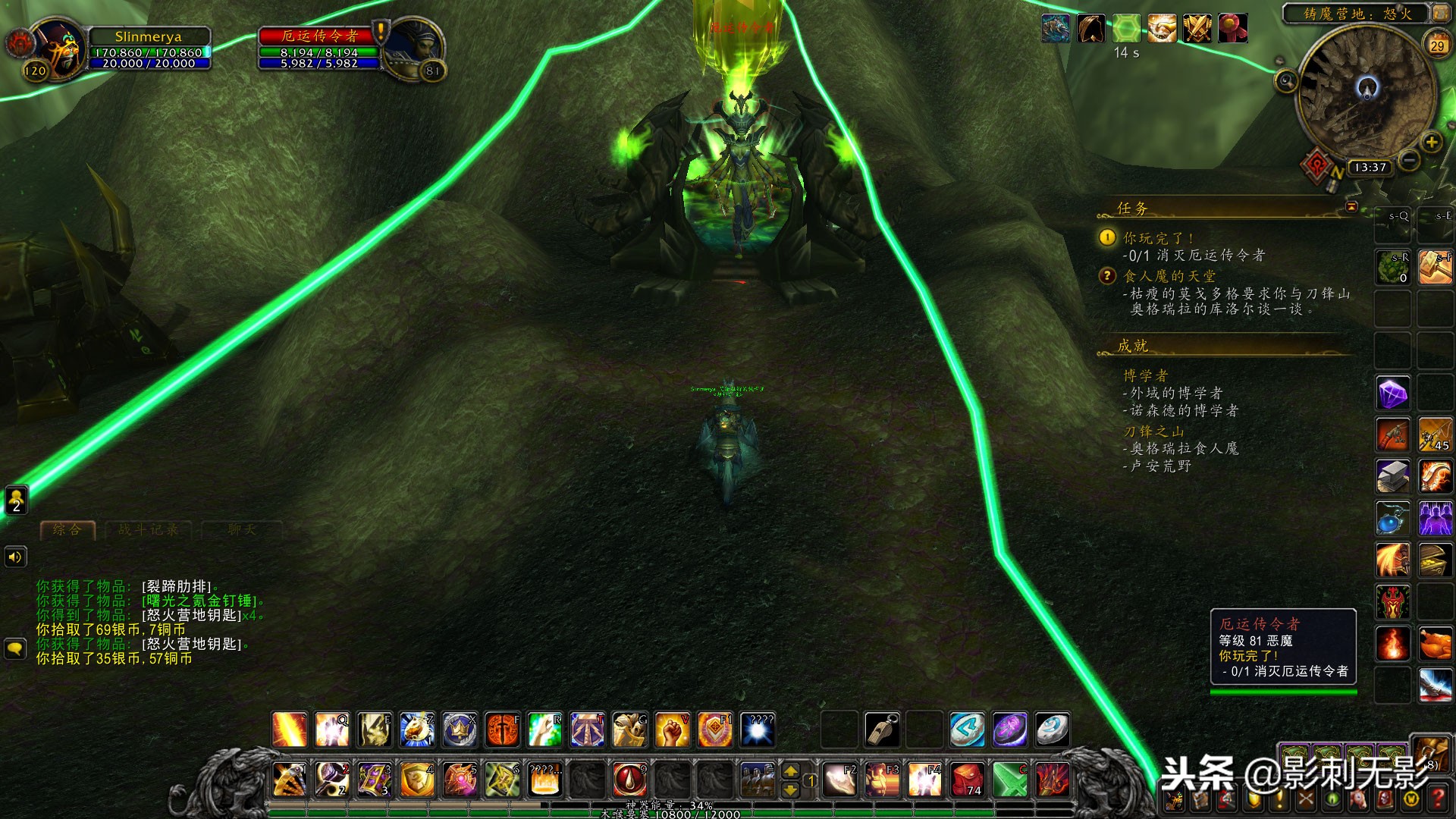Use the whistle item on the action bar
The width and height of the screenshot is (1456, 819).
click(x=882, y=730)
